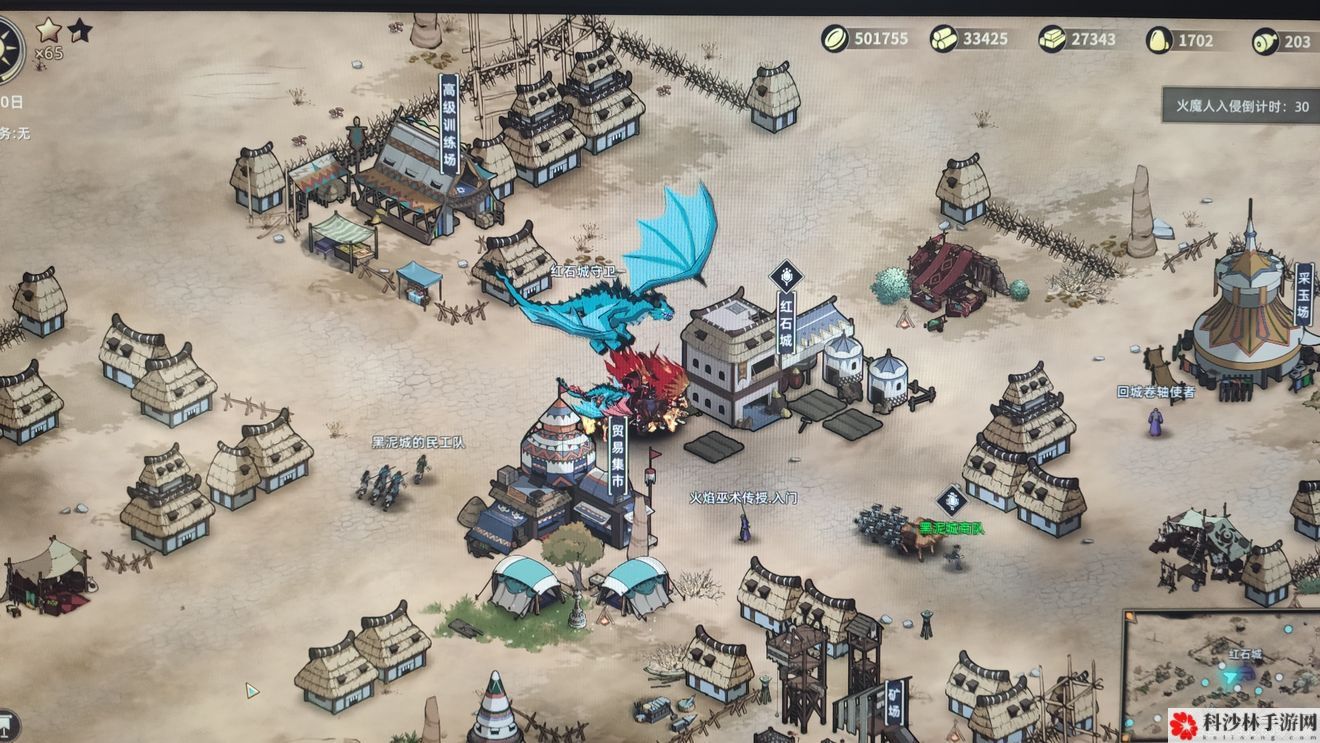Select 火焰巫术传授.入门 trainer label
Image resolution: width=1320 pixels, height=743 pixels.
[x=743, y=497]
